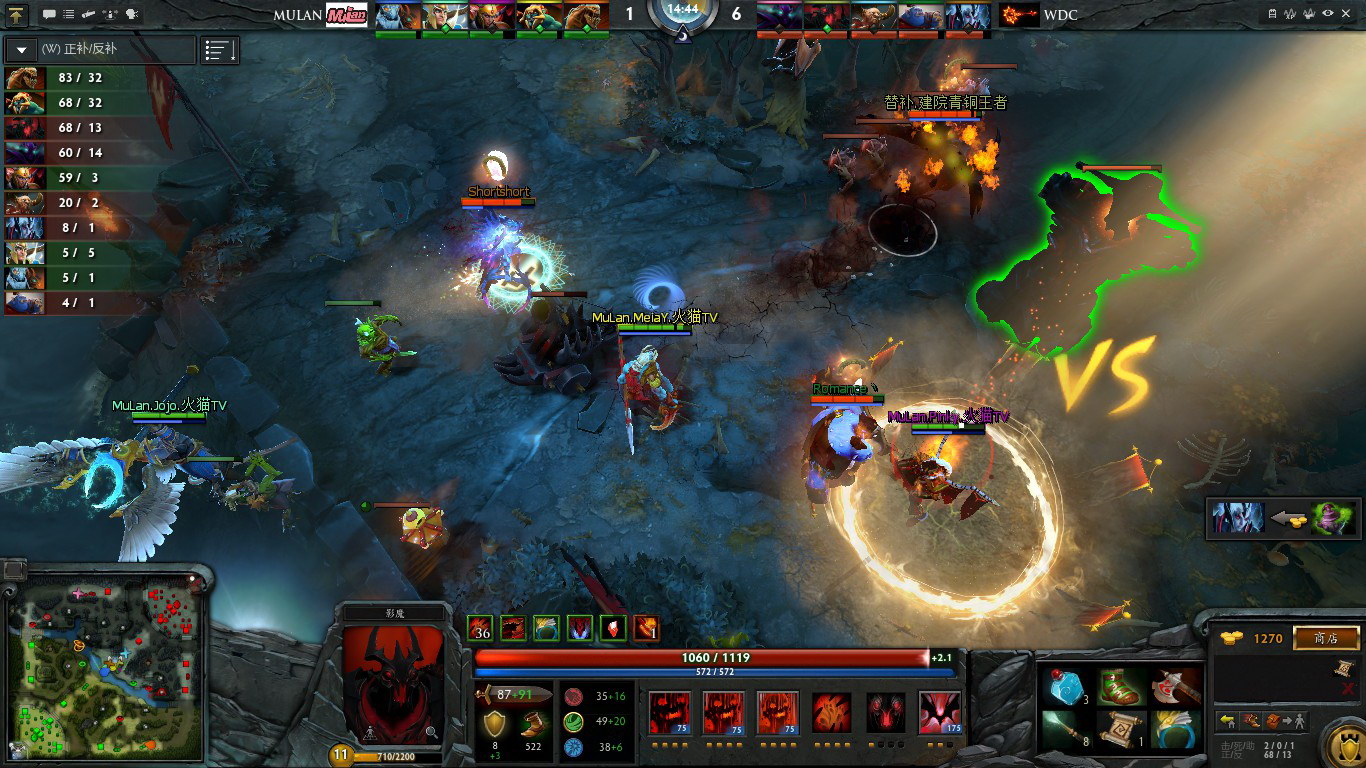Toggle the eye icon in top-right toolbar
The width and height of the screenshot is (1366, 768).
(x=1328, y=14)
